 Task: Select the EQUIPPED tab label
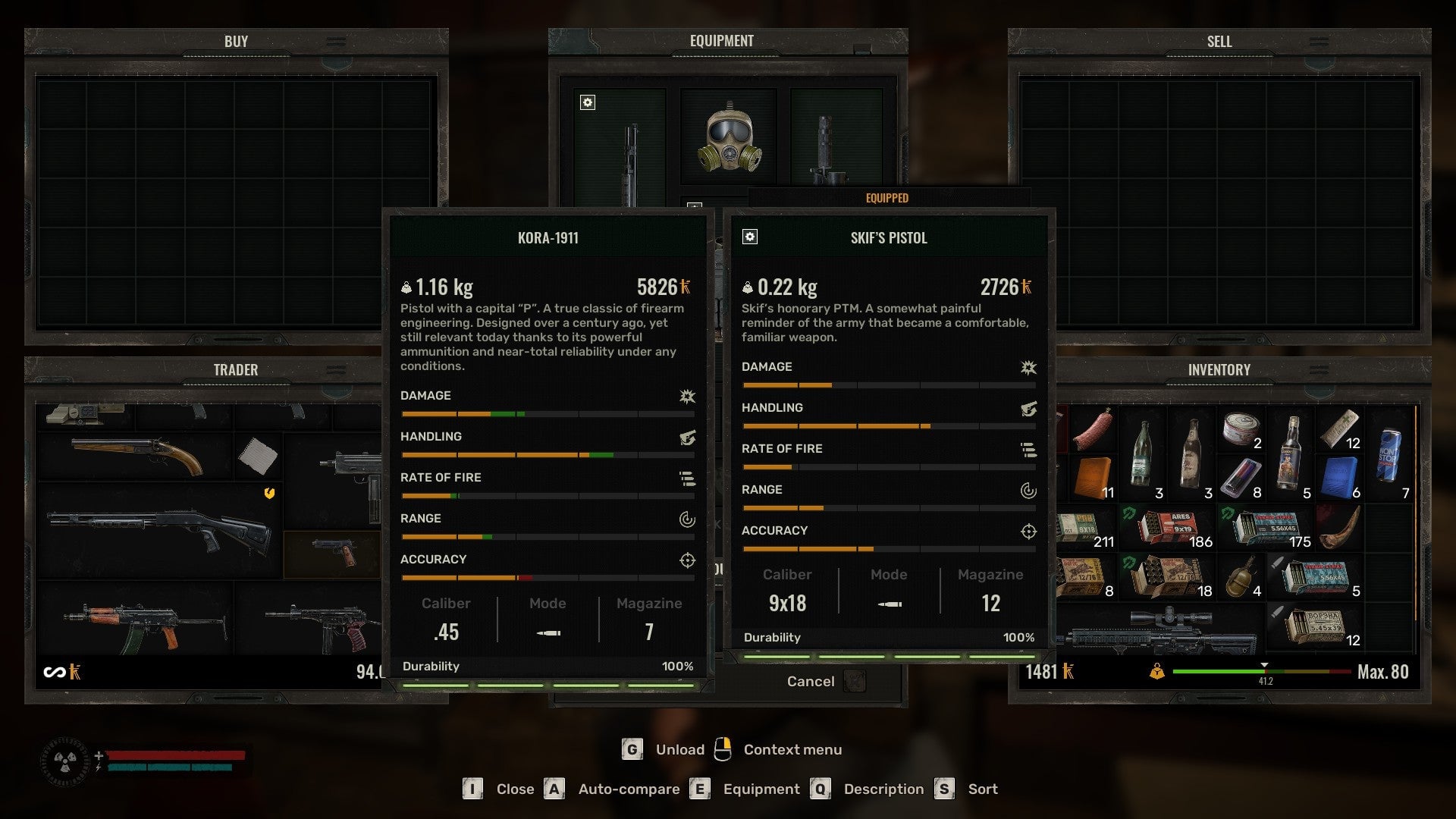[888, 198]
